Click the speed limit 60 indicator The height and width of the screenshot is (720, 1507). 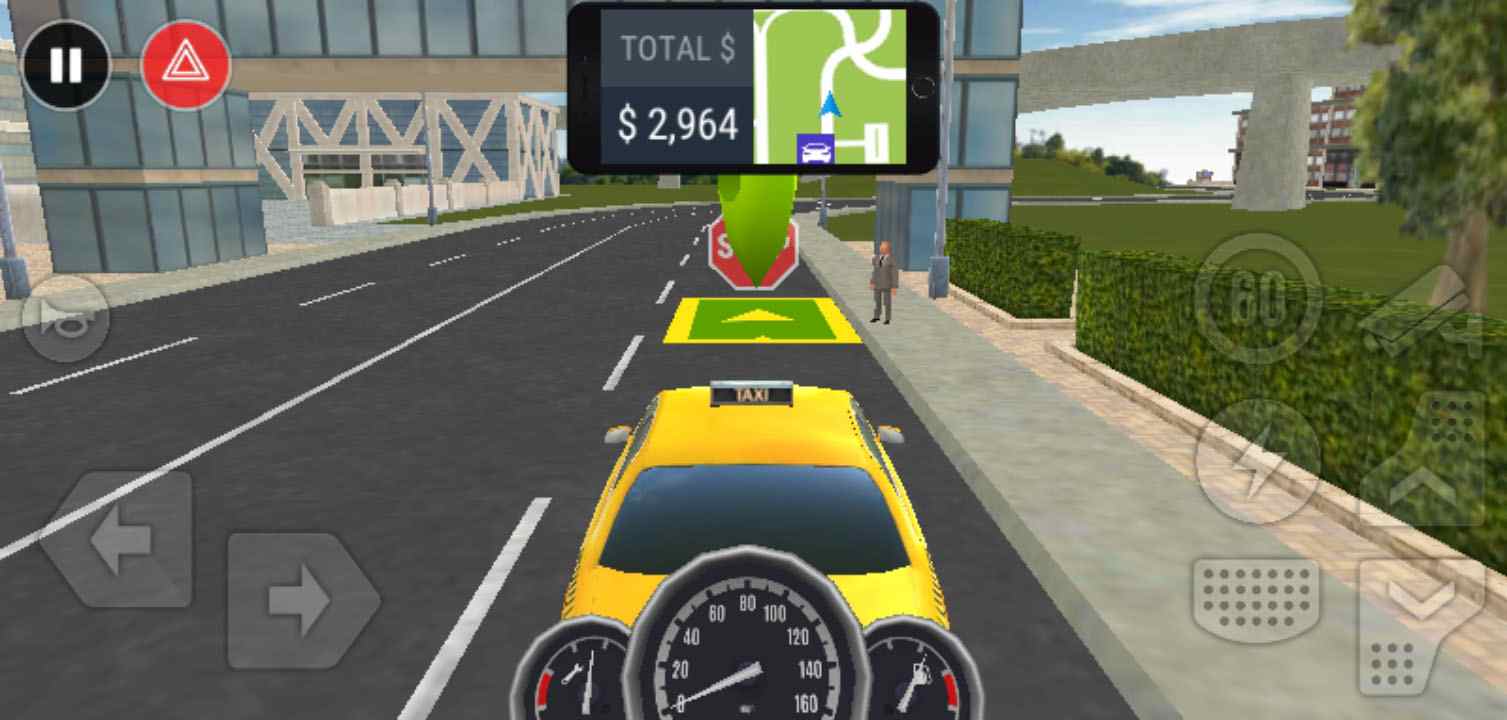pos(1262,295)
